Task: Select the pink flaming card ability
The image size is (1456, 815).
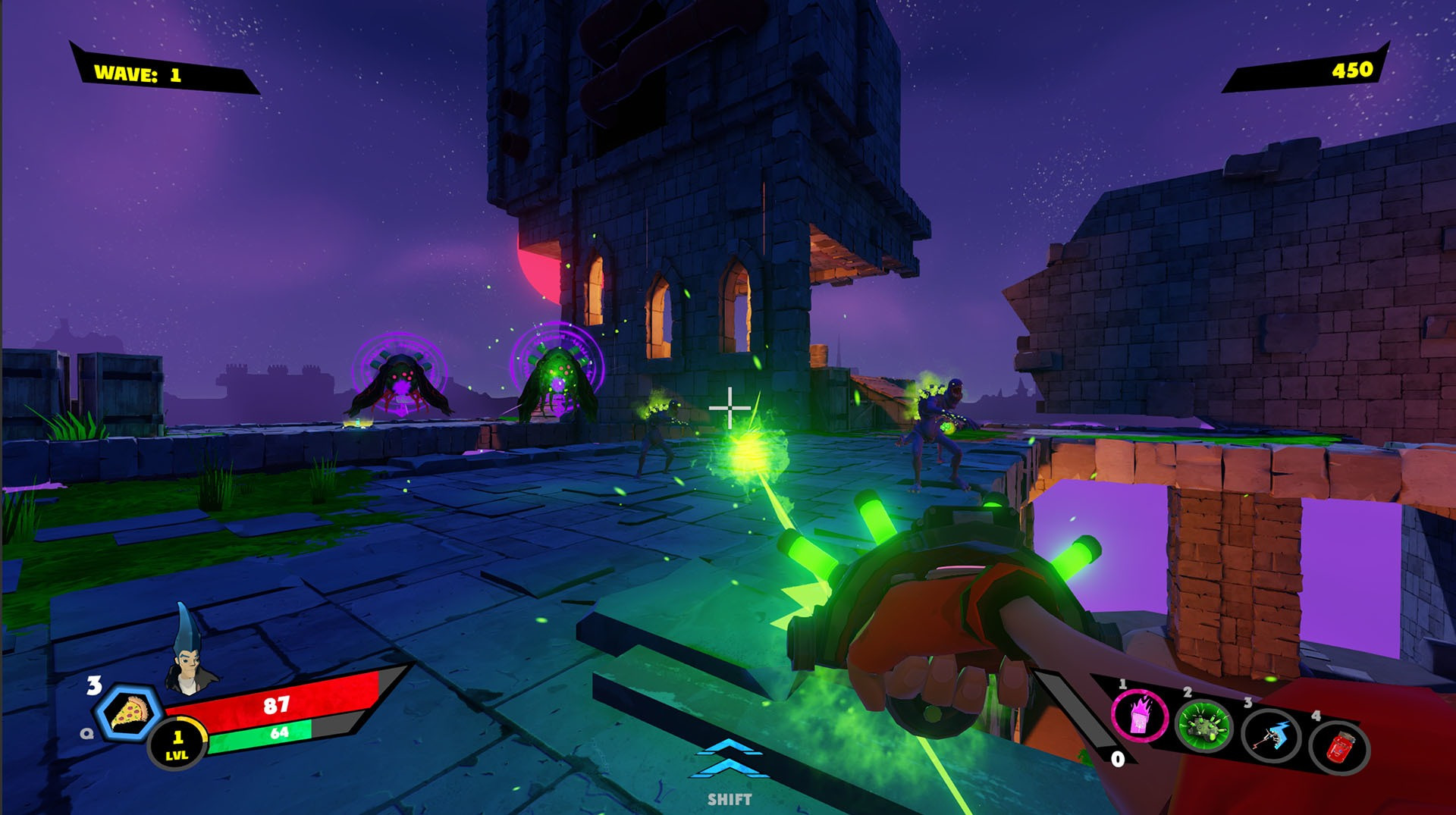Action: pos(1139,716)
